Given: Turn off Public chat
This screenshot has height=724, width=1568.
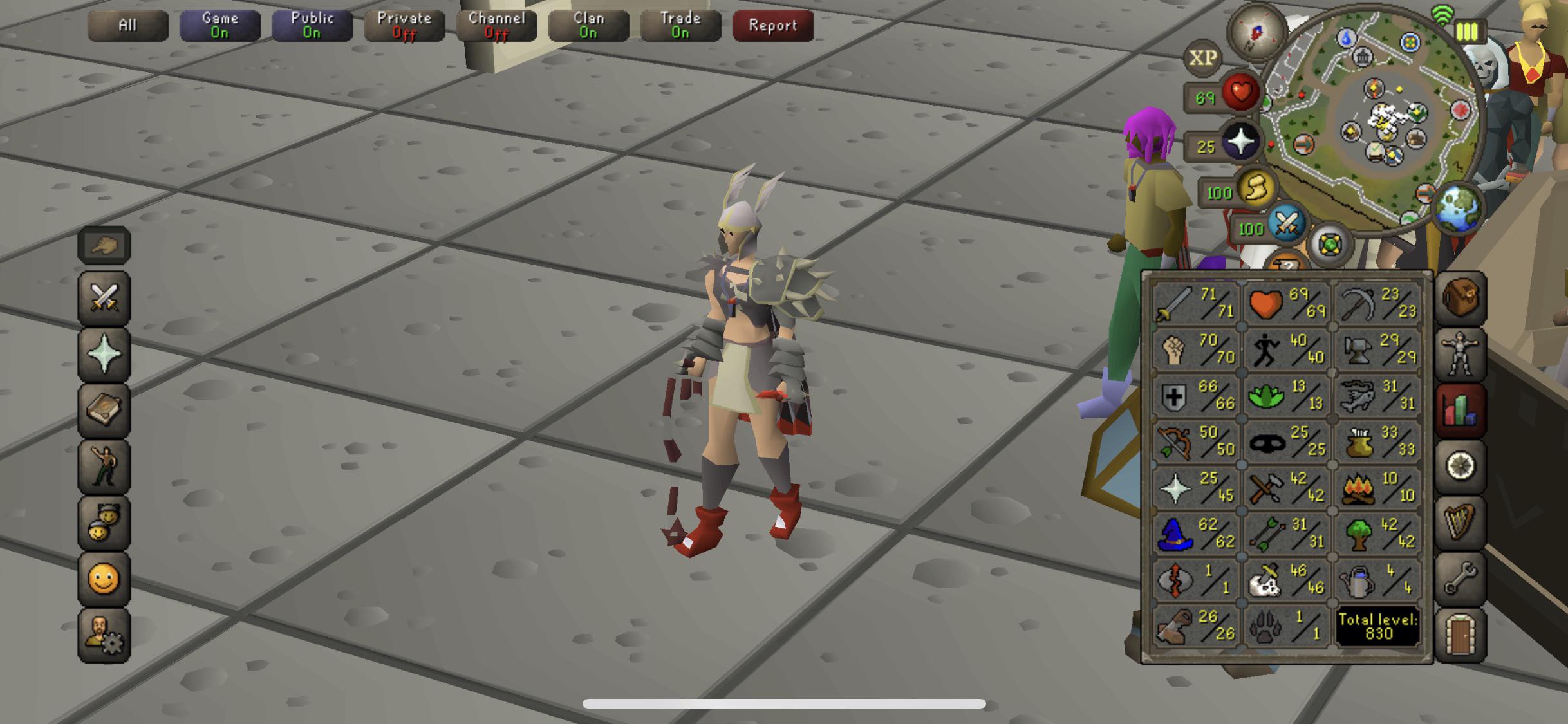Looking at the screenshot, I should [x=312, y=26].
